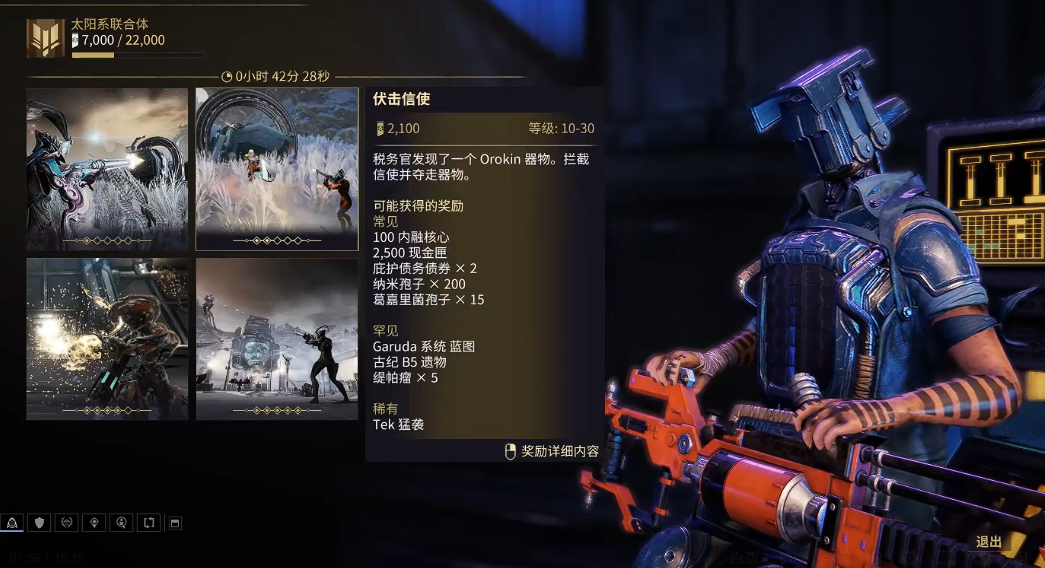The height and width of the screenshot is (568, 1045).
Task: Select the location pin toolbar icon
Action: click(94, 523)
